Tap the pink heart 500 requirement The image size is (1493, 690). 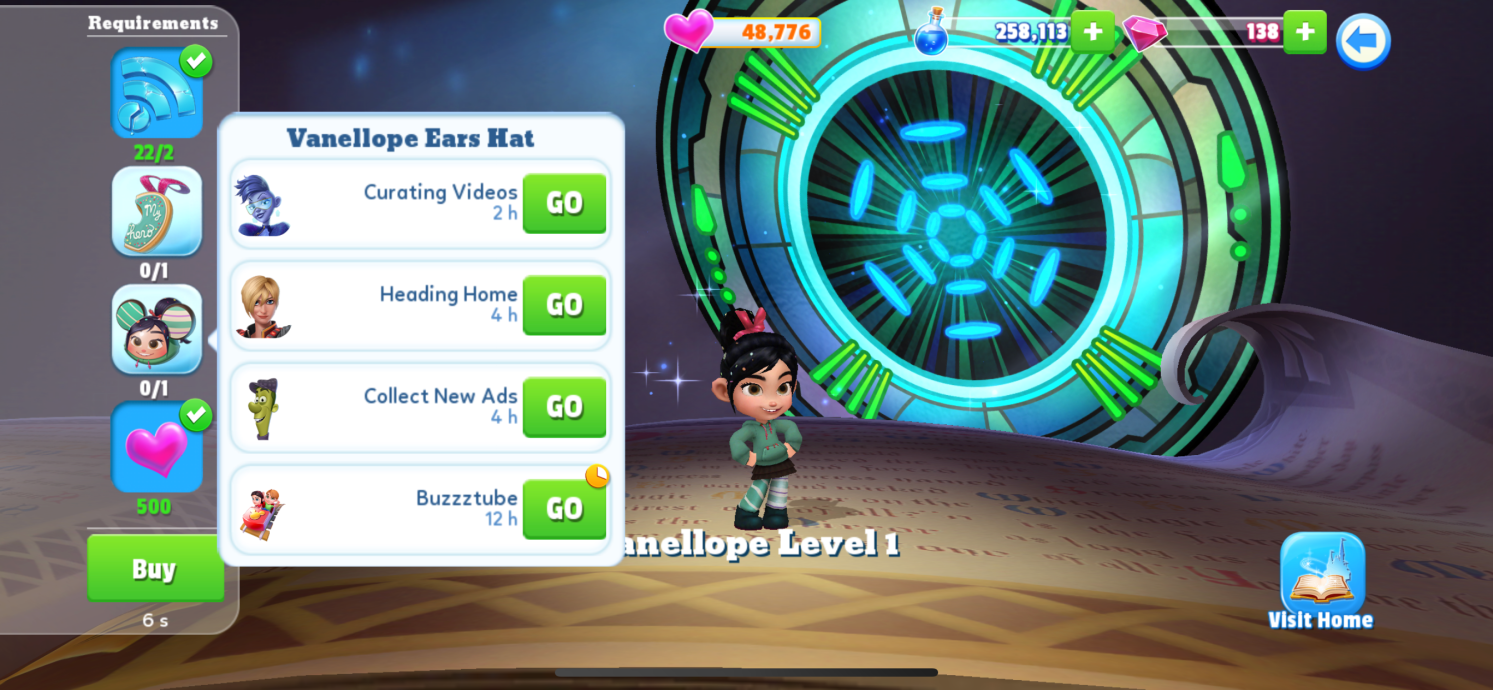tap(157, 447)
